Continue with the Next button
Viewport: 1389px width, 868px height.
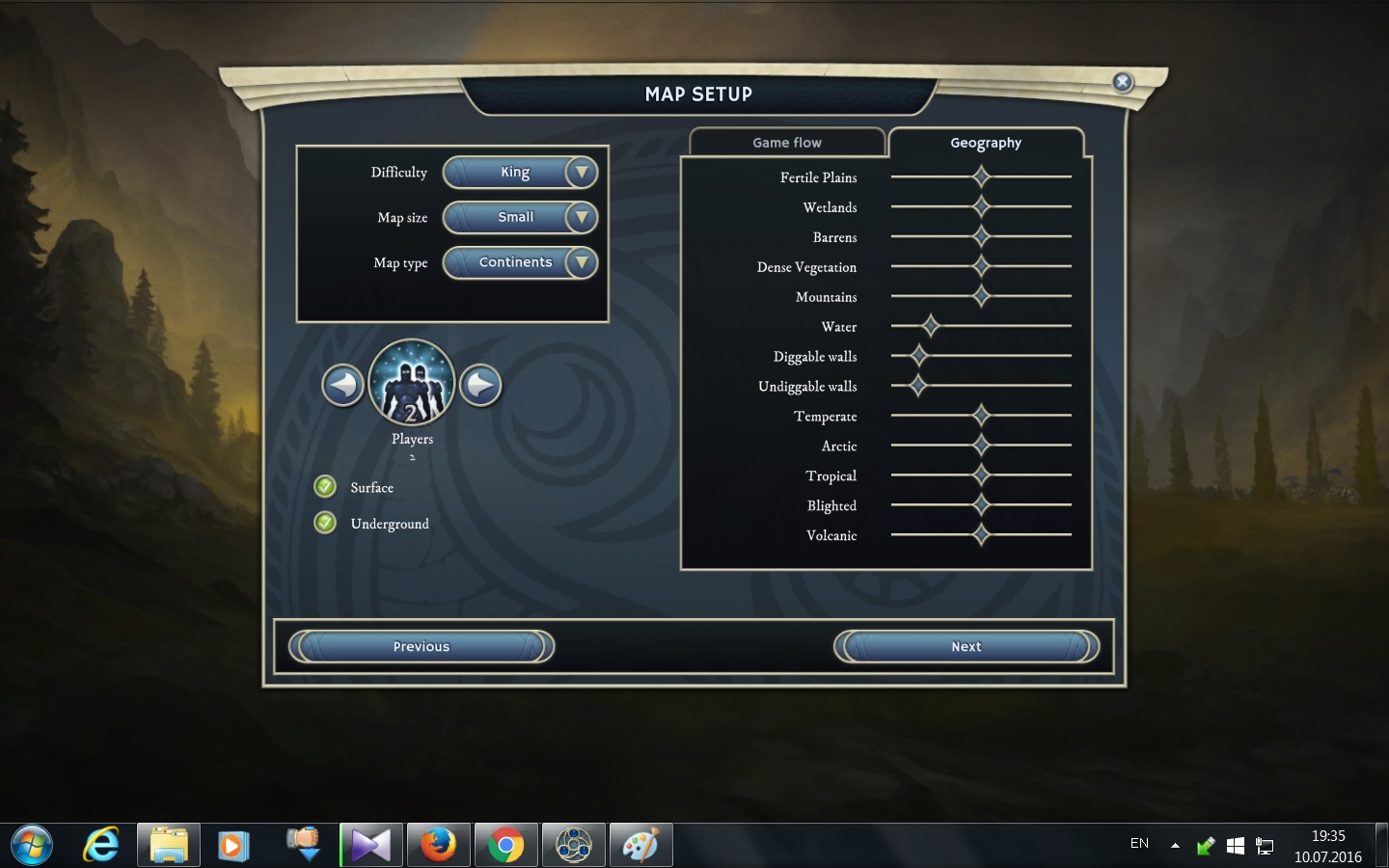(x=967, y=647)
